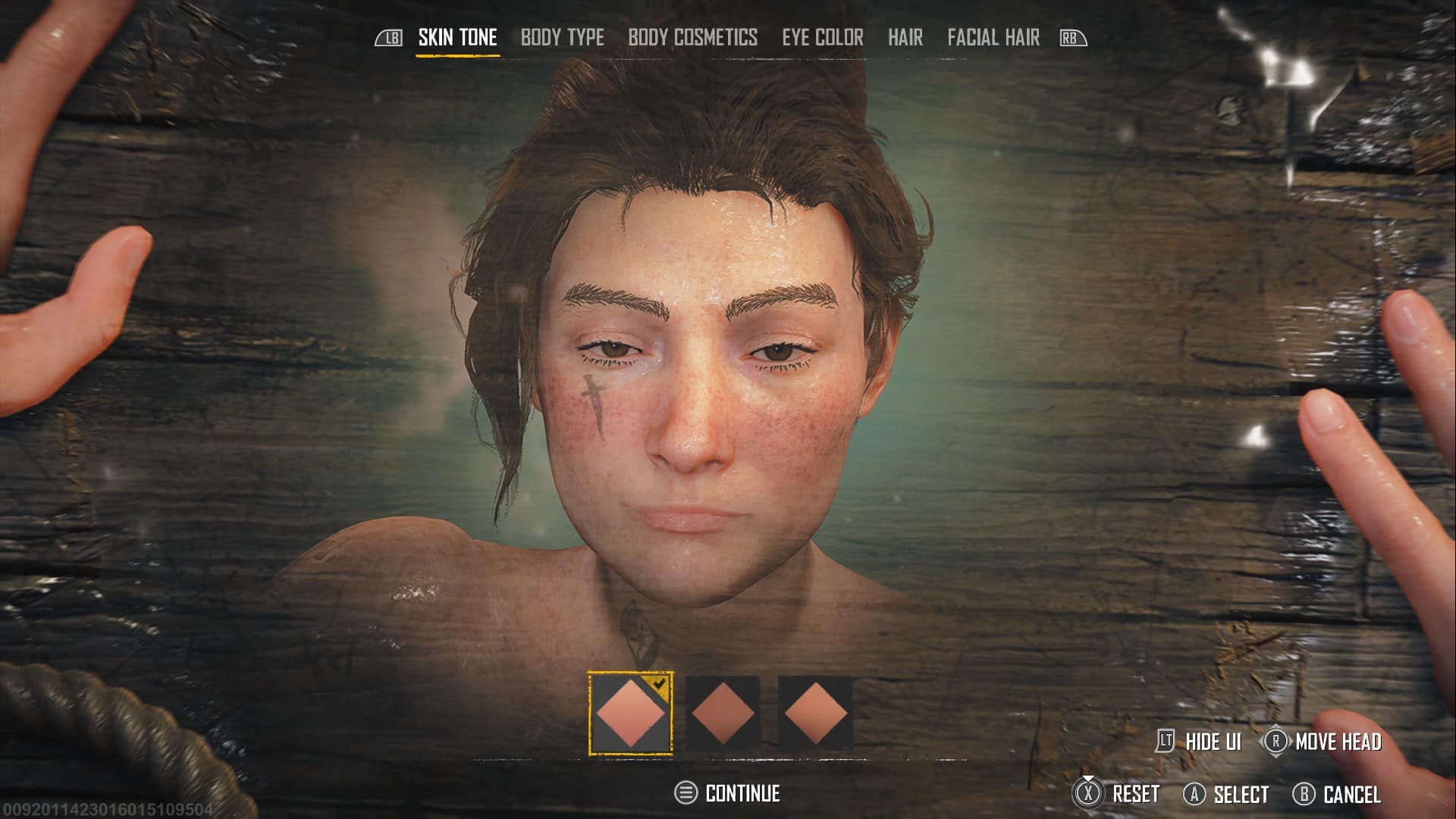Open the HAIR tab
The image size is (1456, 819).
(905, 38)
